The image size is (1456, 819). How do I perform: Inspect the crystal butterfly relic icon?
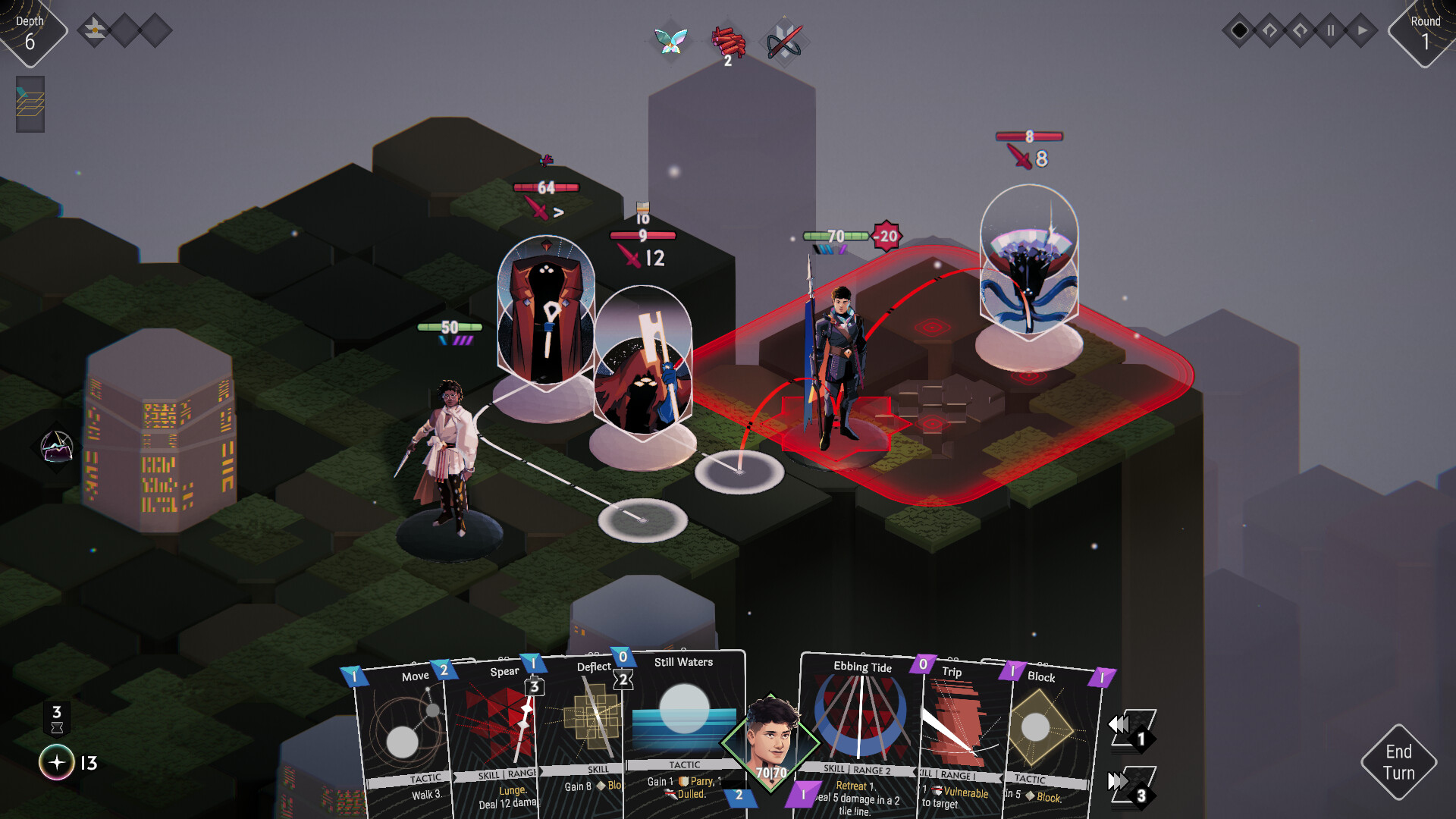tap(671, 40)
